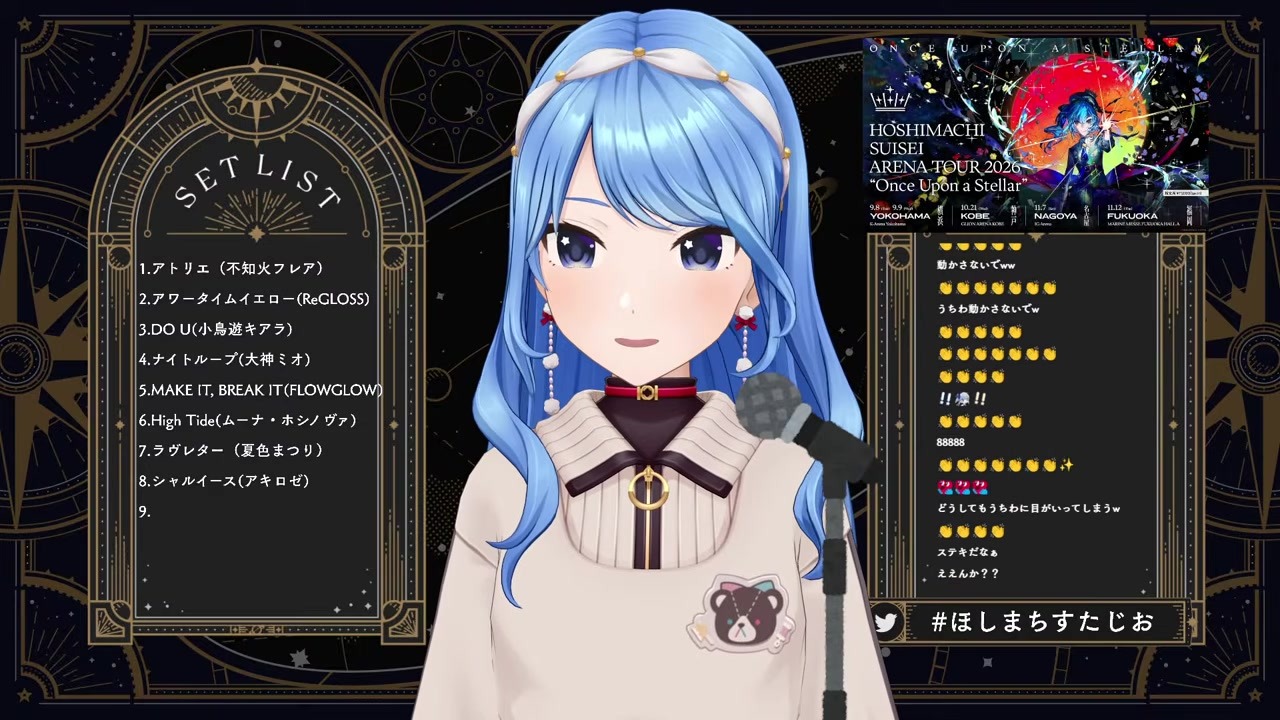The height and width of the screenshot is (720, 1280).
Task: Open the #ほしまちすたじお hashtag
Action: point(1042,622)
